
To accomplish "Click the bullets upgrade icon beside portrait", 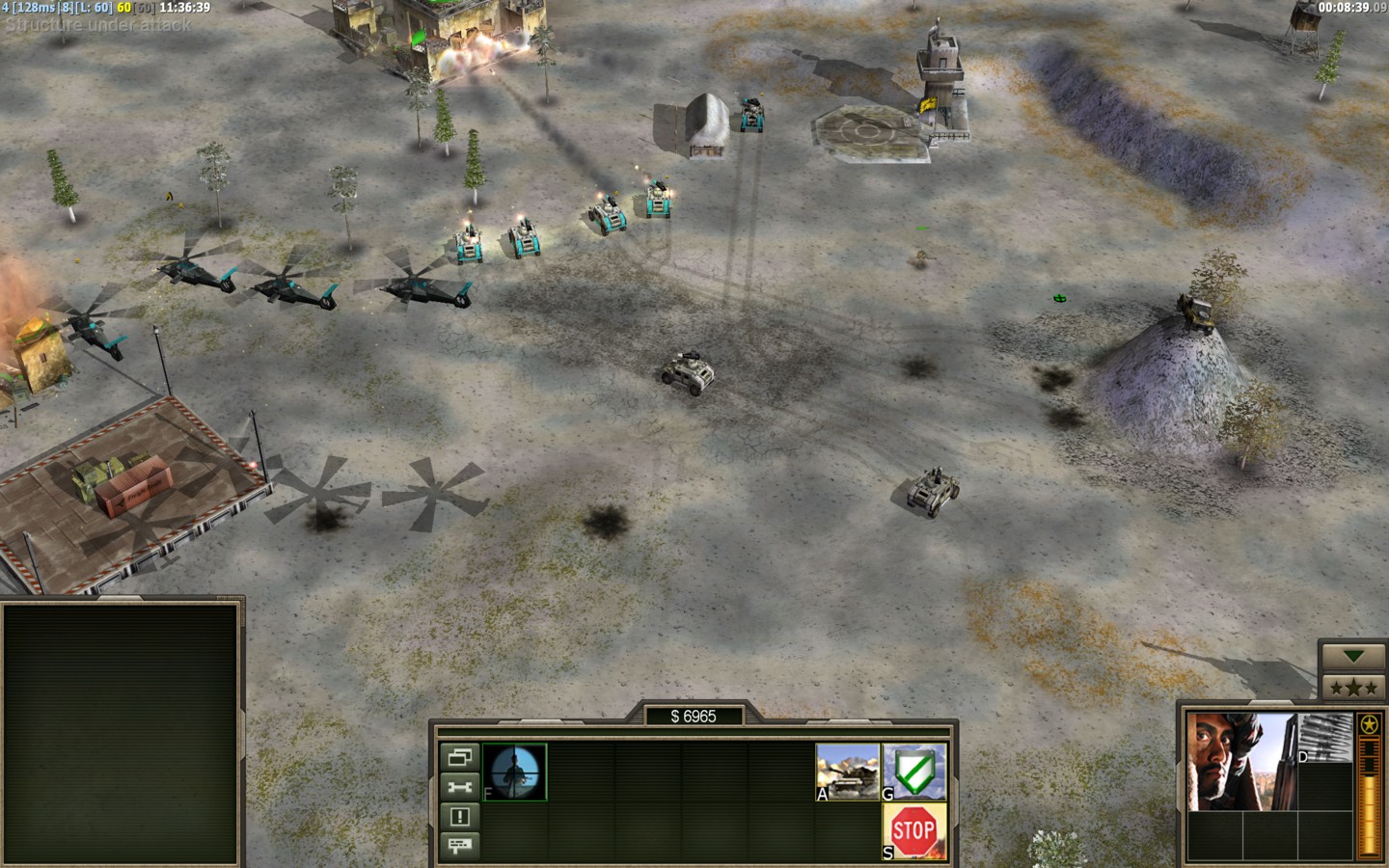I will [1326, 738].
